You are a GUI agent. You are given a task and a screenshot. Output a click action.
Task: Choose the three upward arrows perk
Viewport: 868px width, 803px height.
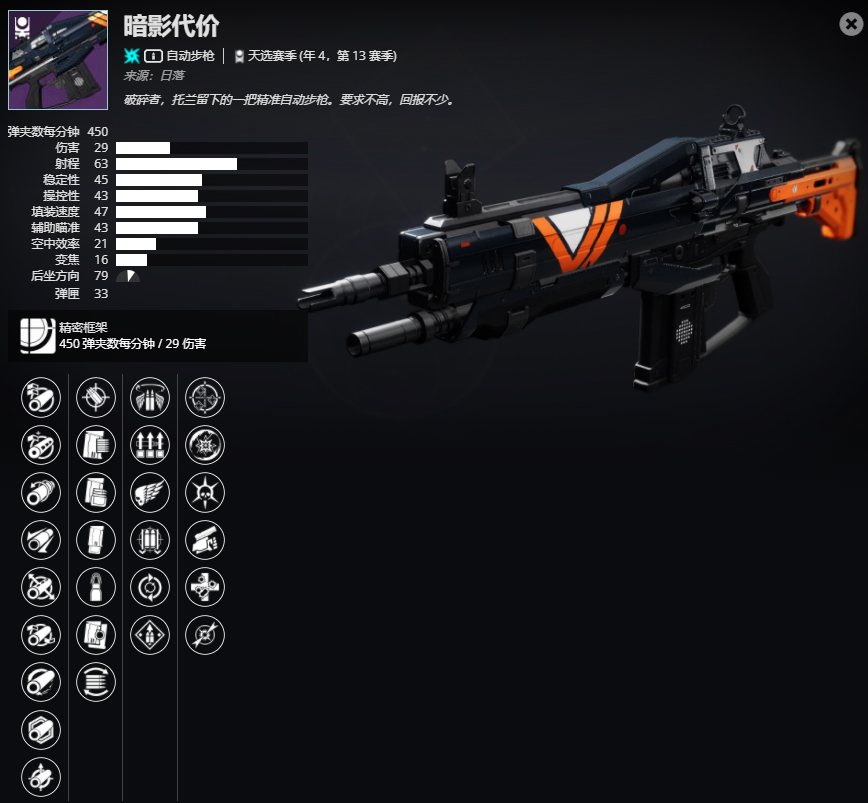[150, 445]
